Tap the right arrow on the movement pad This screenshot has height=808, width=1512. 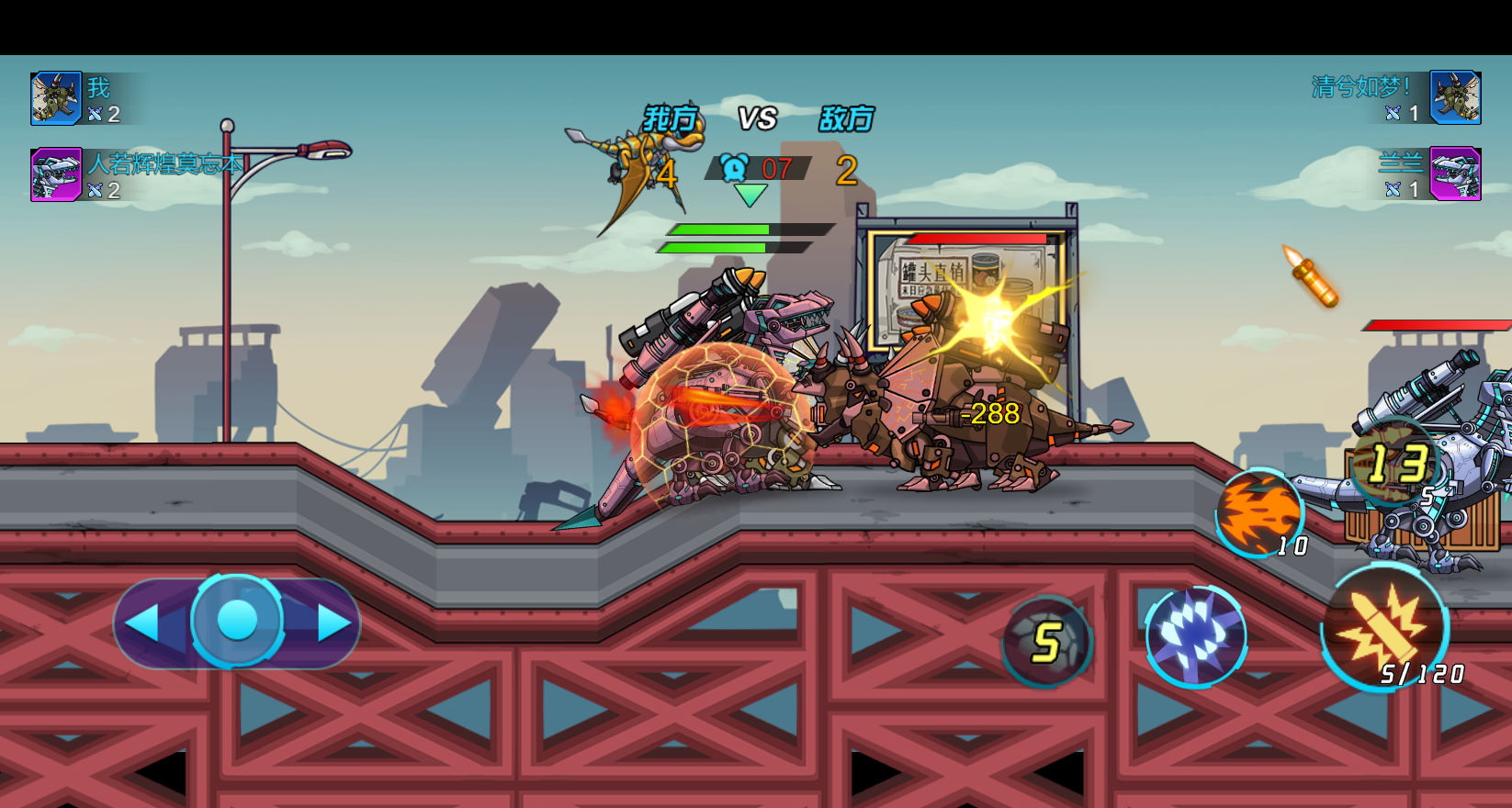click(334, 623)
